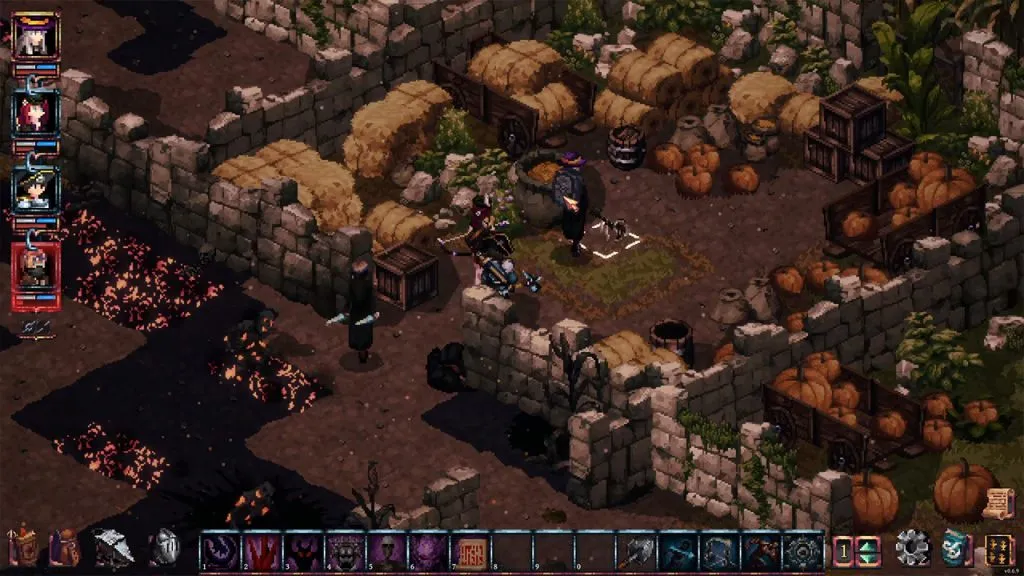Use the orange rune tablet in slot 7
The image size is (1024, 576).
pyautogui.click(x=469, y=551)
